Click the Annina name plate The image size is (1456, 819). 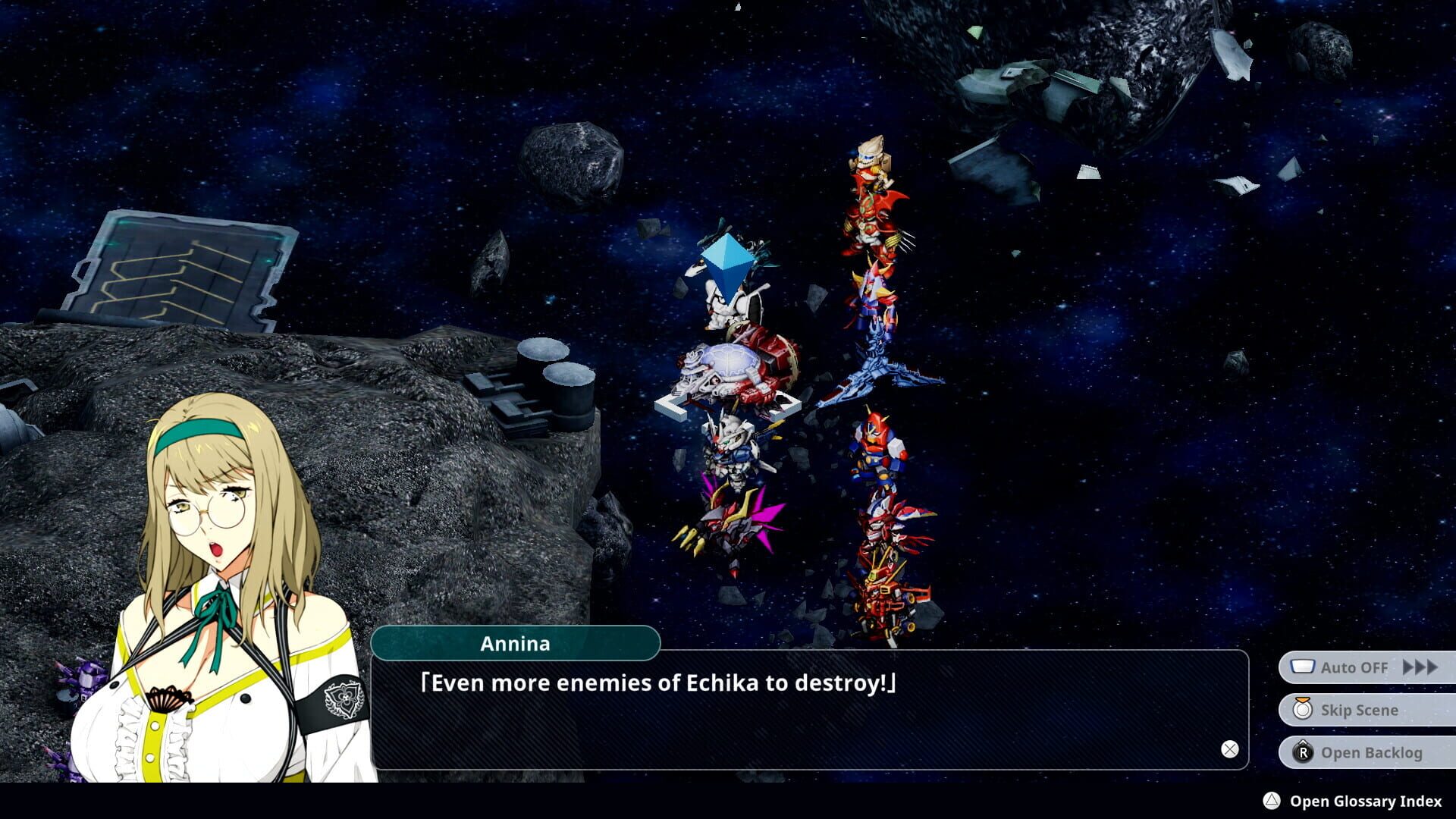tap(516, 644)
